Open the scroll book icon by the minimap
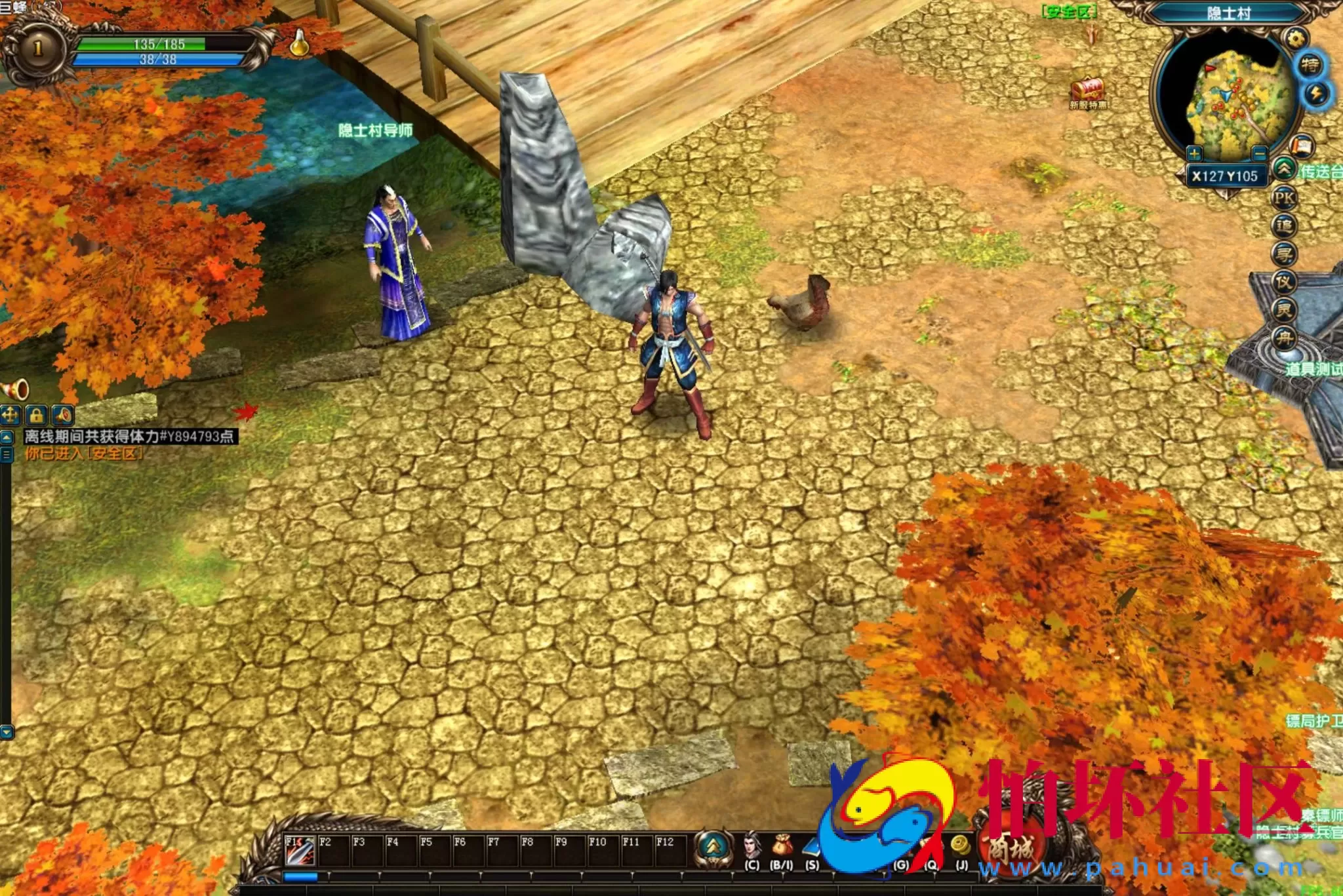 (x=1302, y=146)
